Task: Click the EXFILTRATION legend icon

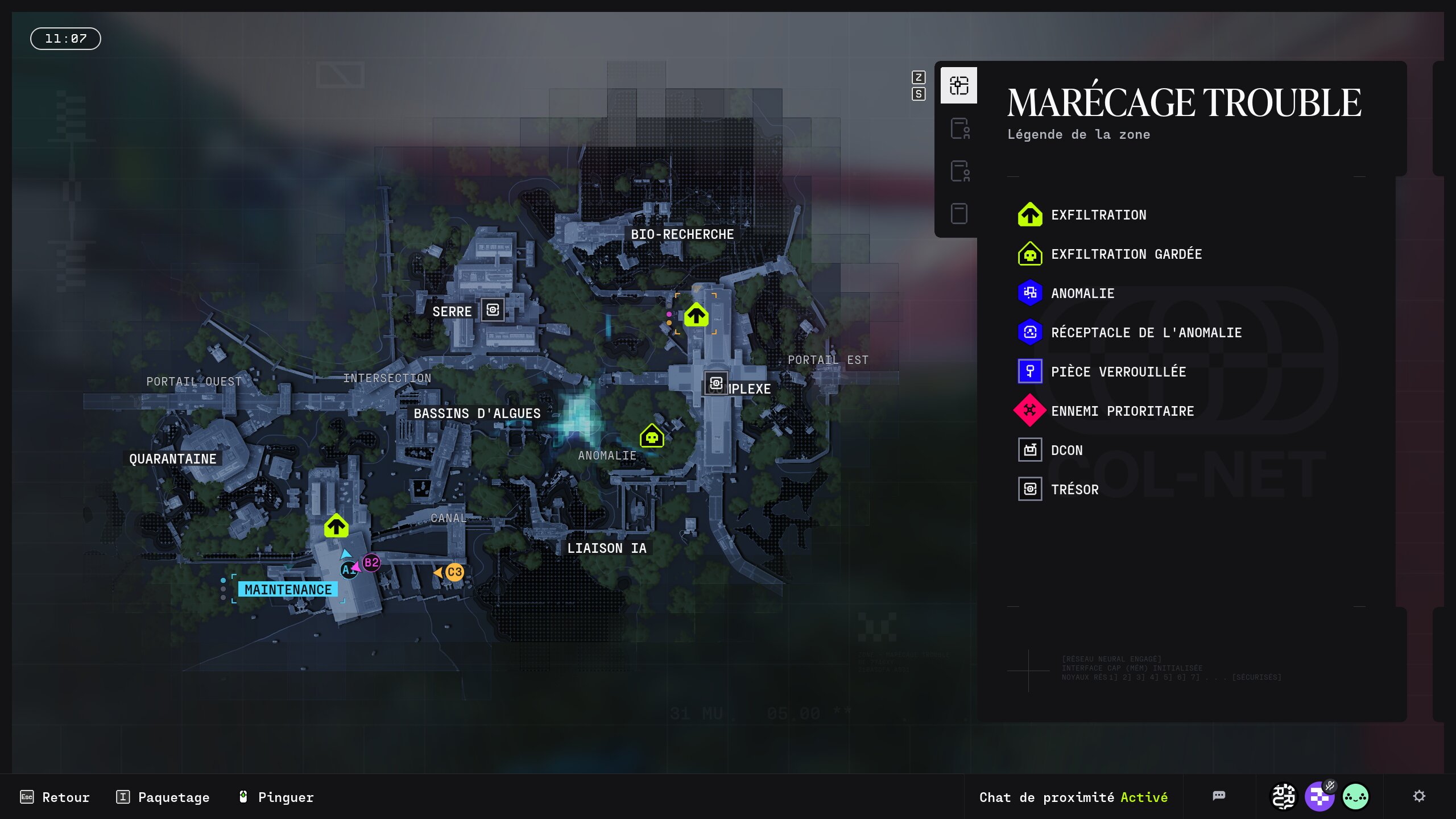Action: (1031, 215)
